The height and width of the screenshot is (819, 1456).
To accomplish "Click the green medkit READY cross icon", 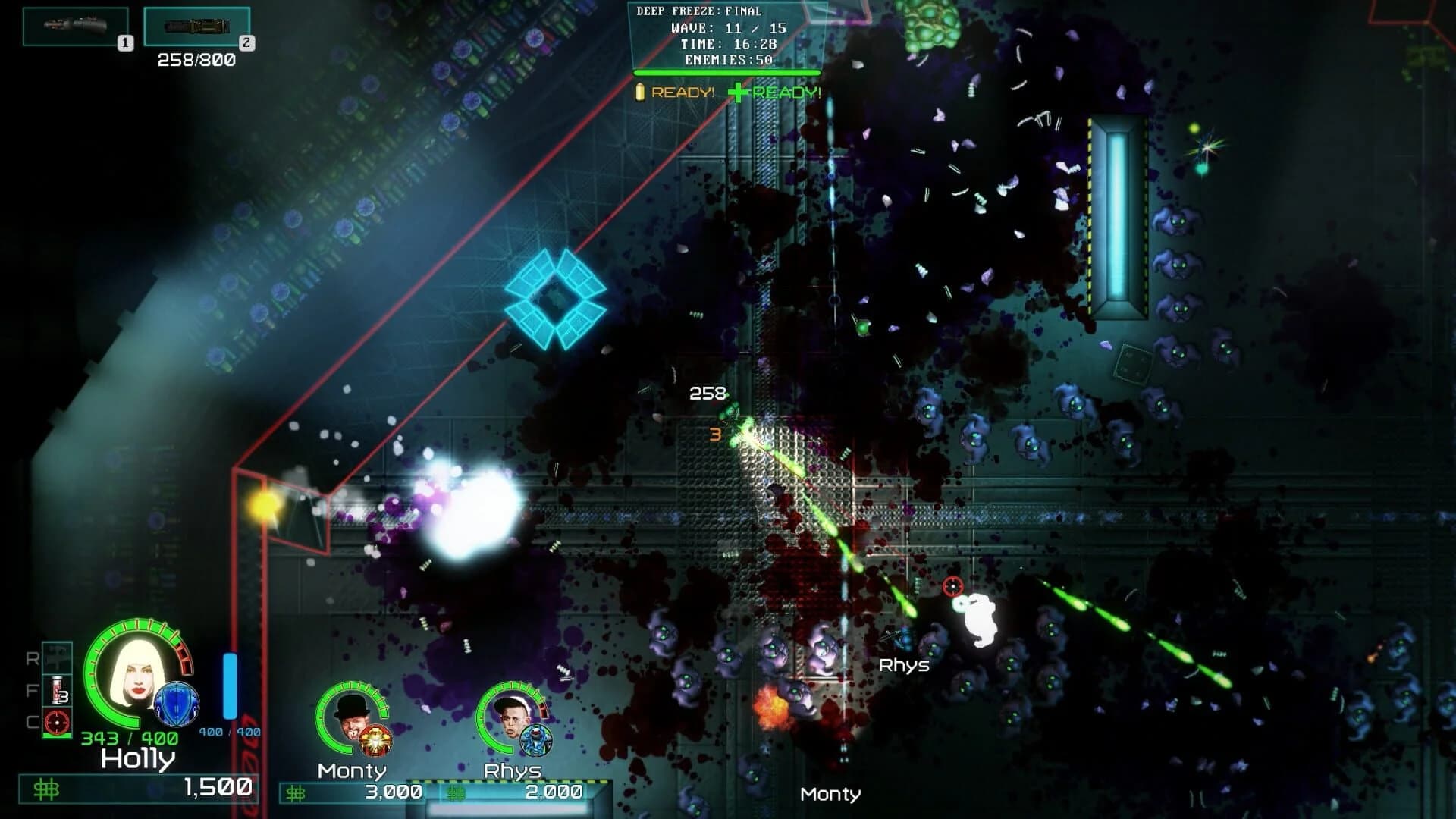I will [737, 93].
